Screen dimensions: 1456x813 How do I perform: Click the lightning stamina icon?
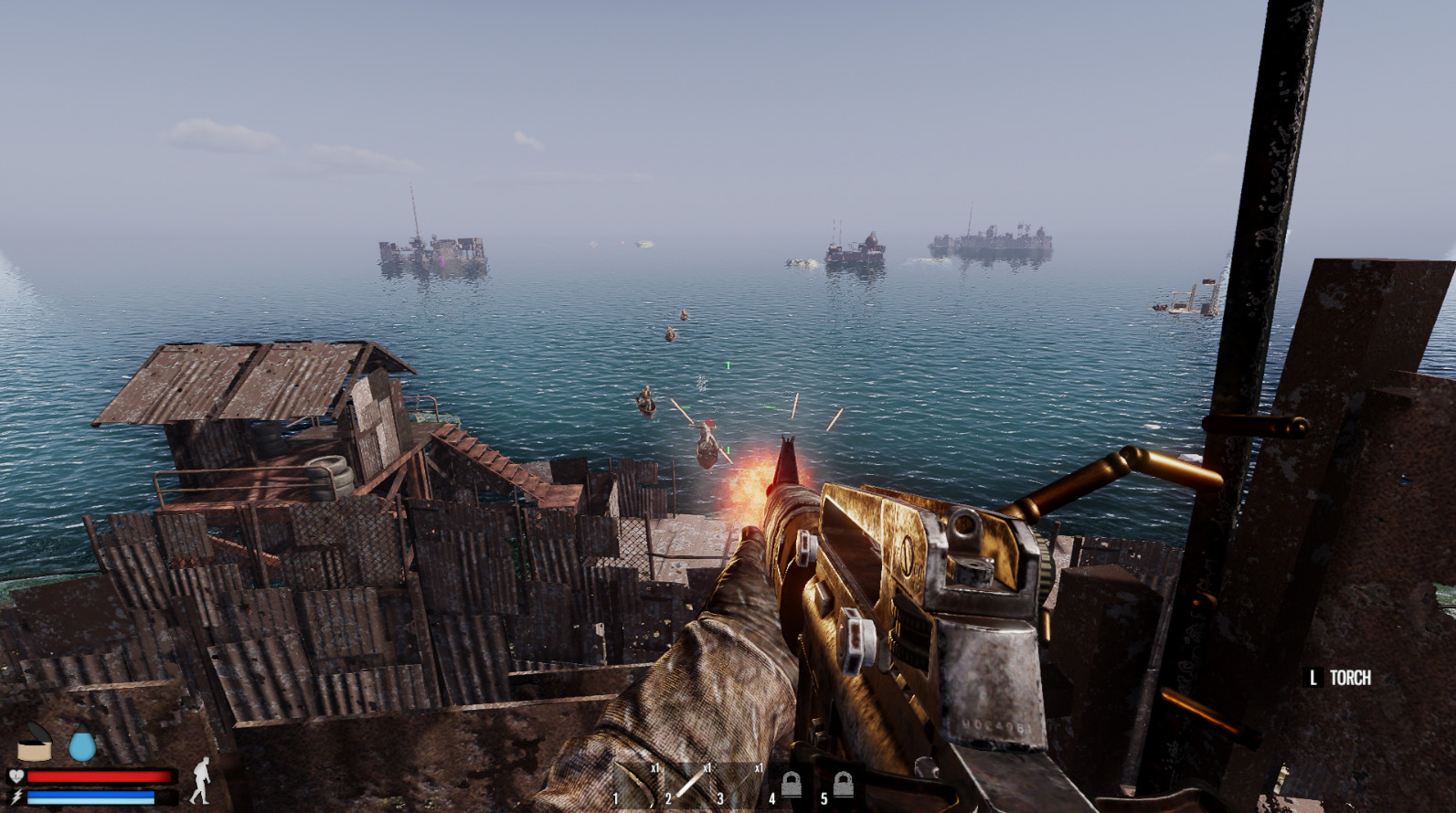16,796
